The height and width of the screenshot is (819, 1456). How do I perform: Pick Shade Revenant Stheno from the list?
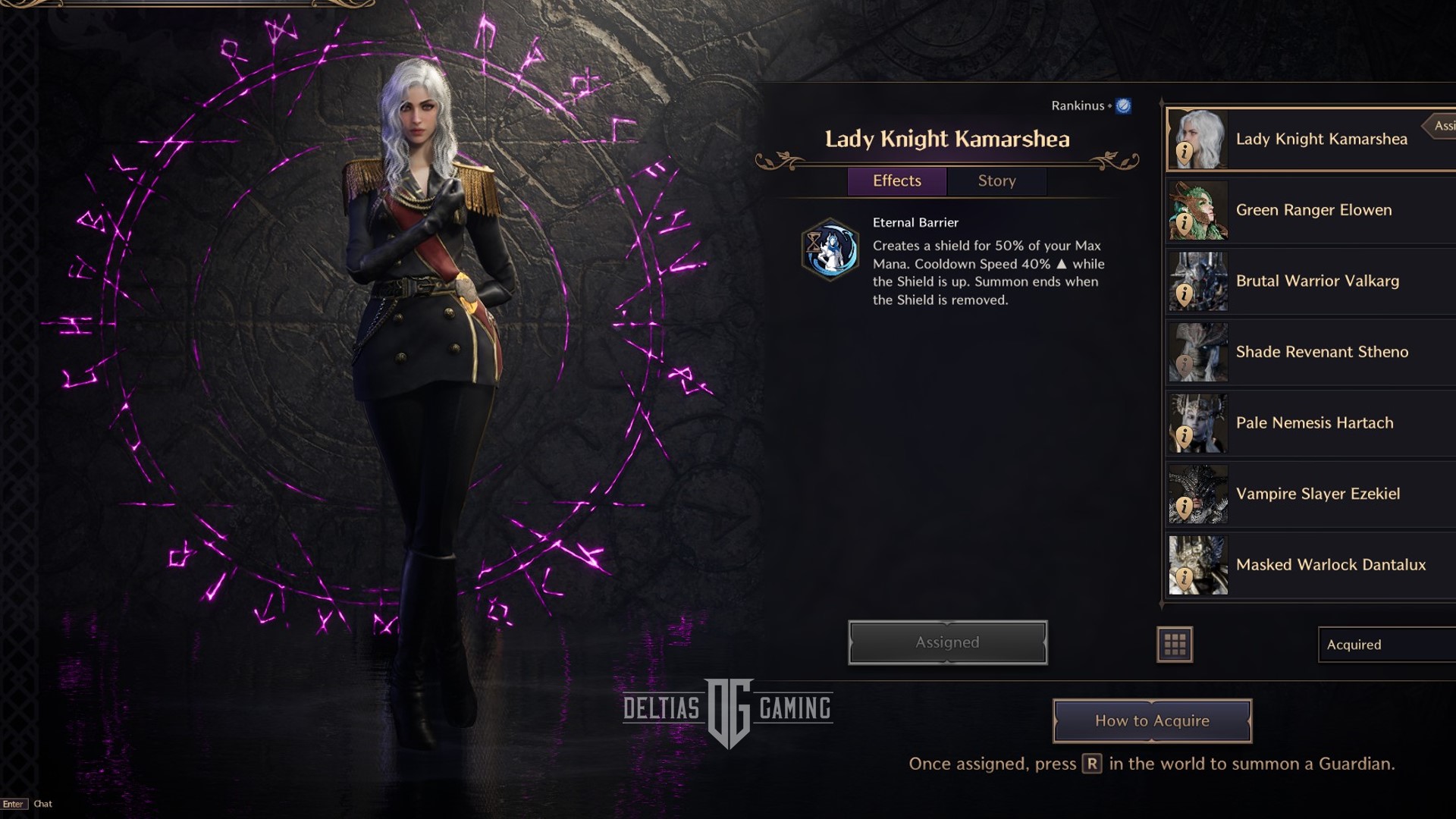1321,352
